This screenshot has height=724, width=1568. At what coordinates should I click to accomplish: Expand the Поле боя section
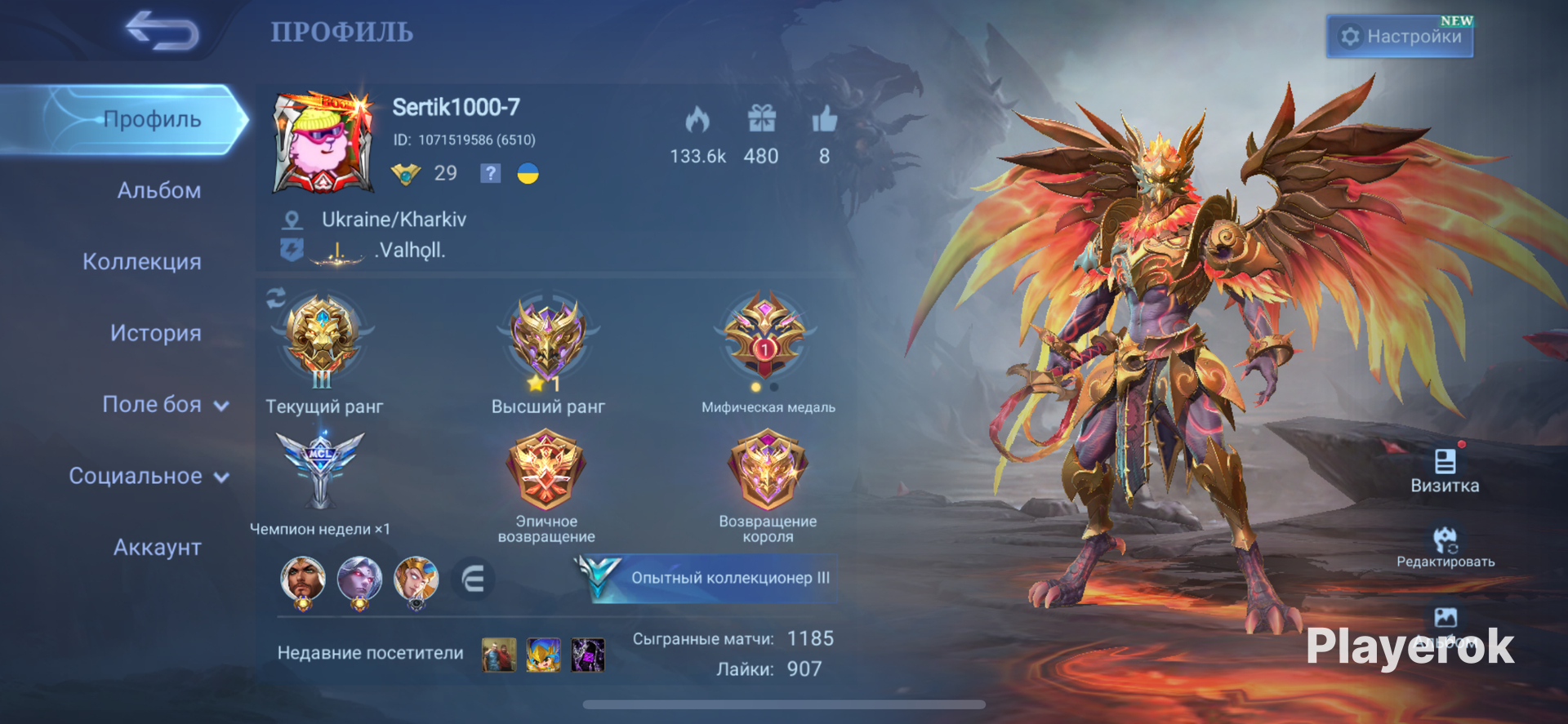tap(165, 404)
